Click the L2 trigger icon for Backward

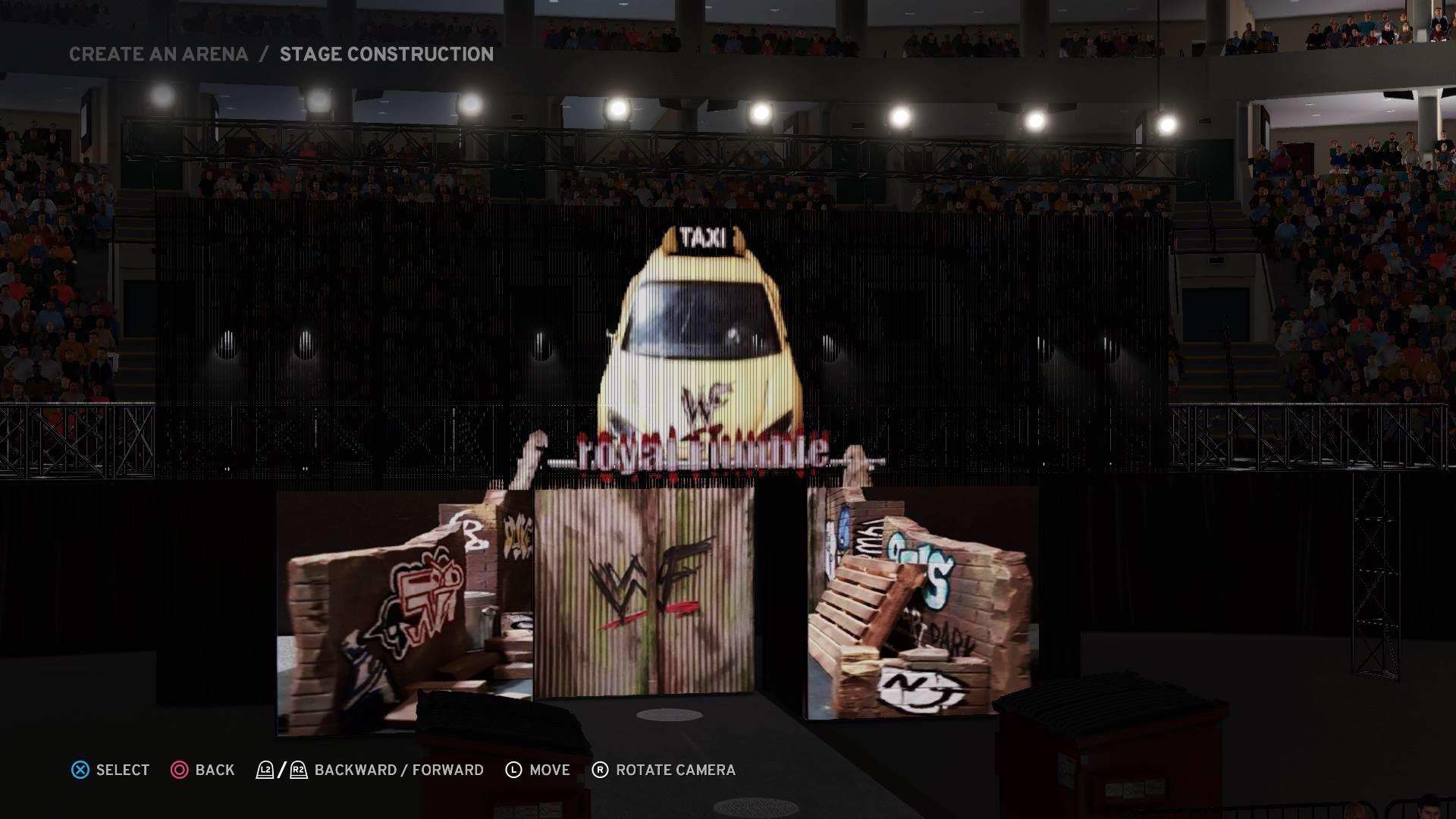[x=265, y=770]
